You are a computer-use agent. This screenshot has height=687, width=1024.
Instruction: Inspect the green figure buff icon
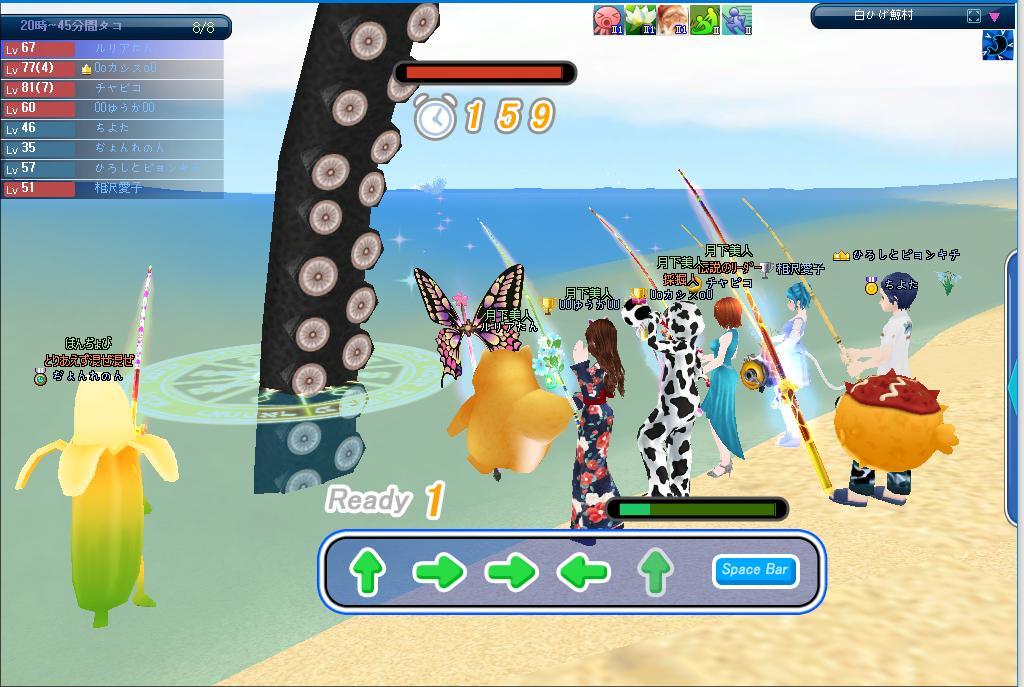(705, 19)
